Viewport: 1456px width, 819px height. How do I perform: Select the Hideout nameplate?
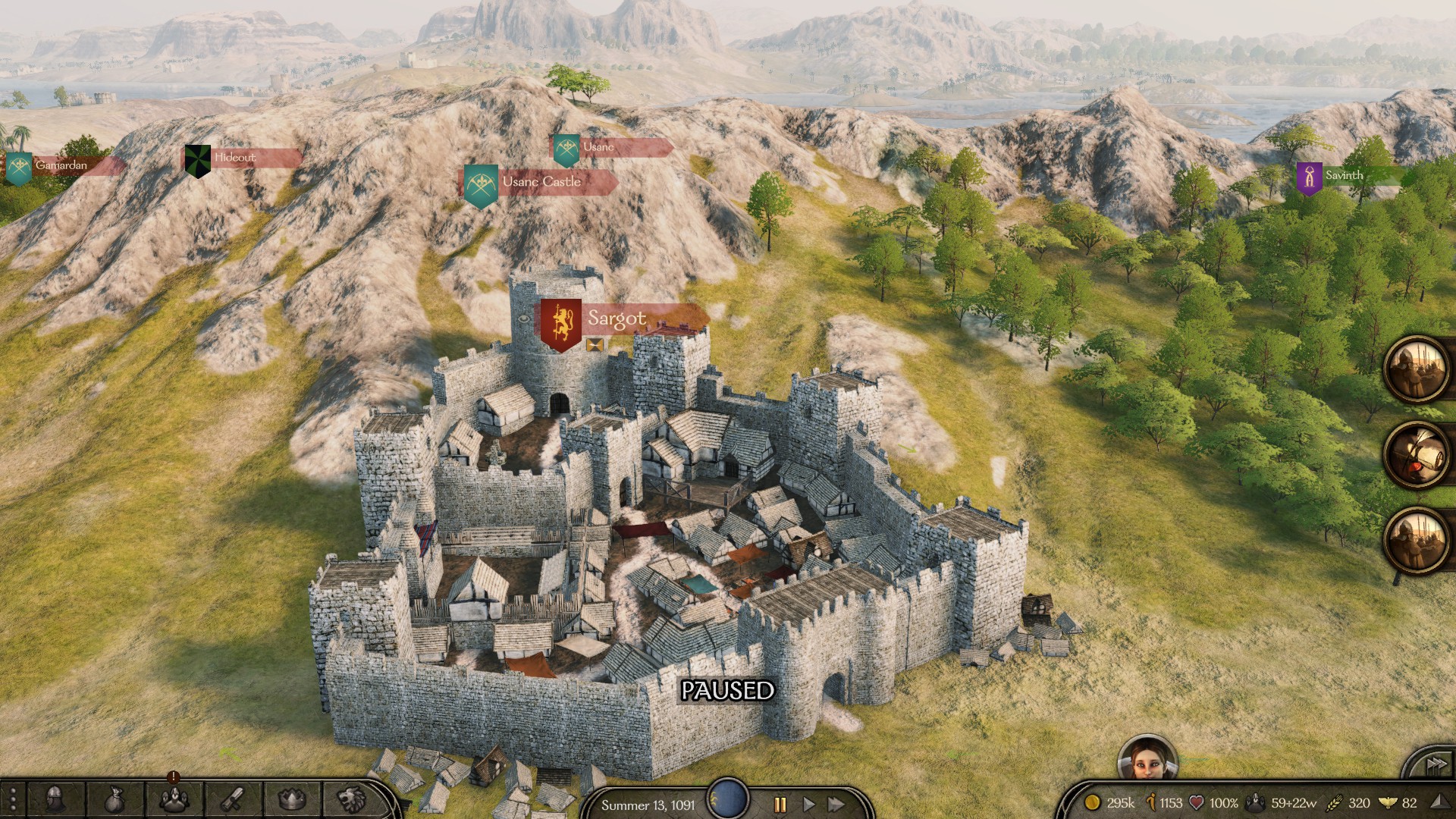point(234,158)
